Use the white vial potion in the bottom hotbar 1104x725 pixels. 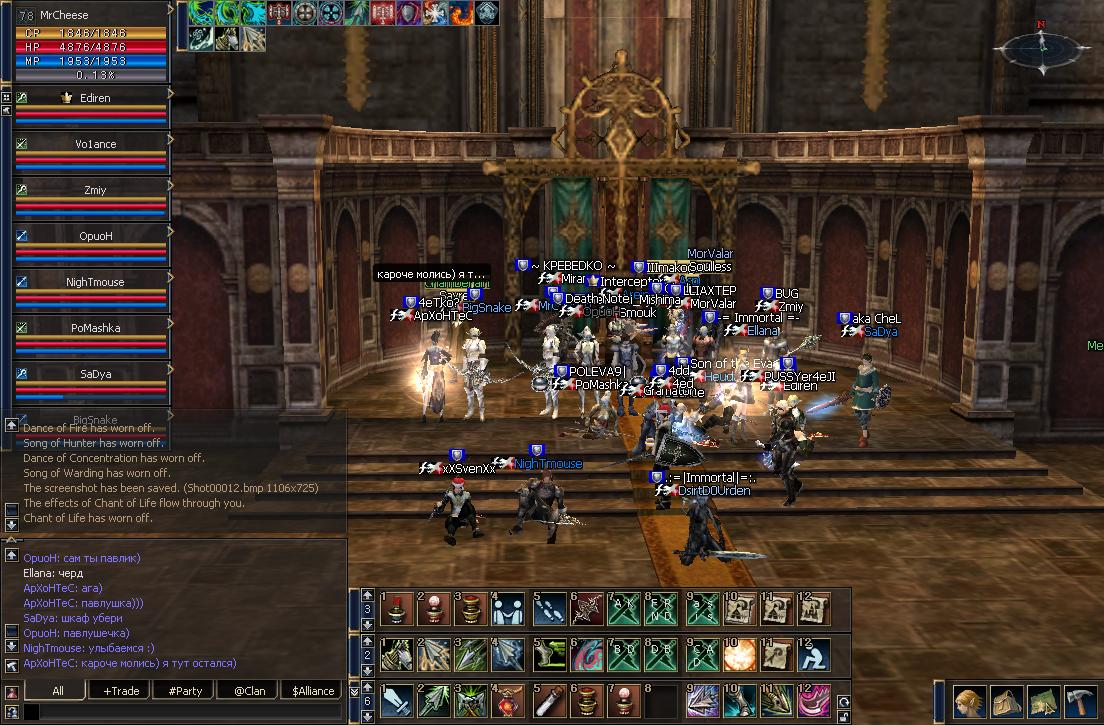(548, 701)
